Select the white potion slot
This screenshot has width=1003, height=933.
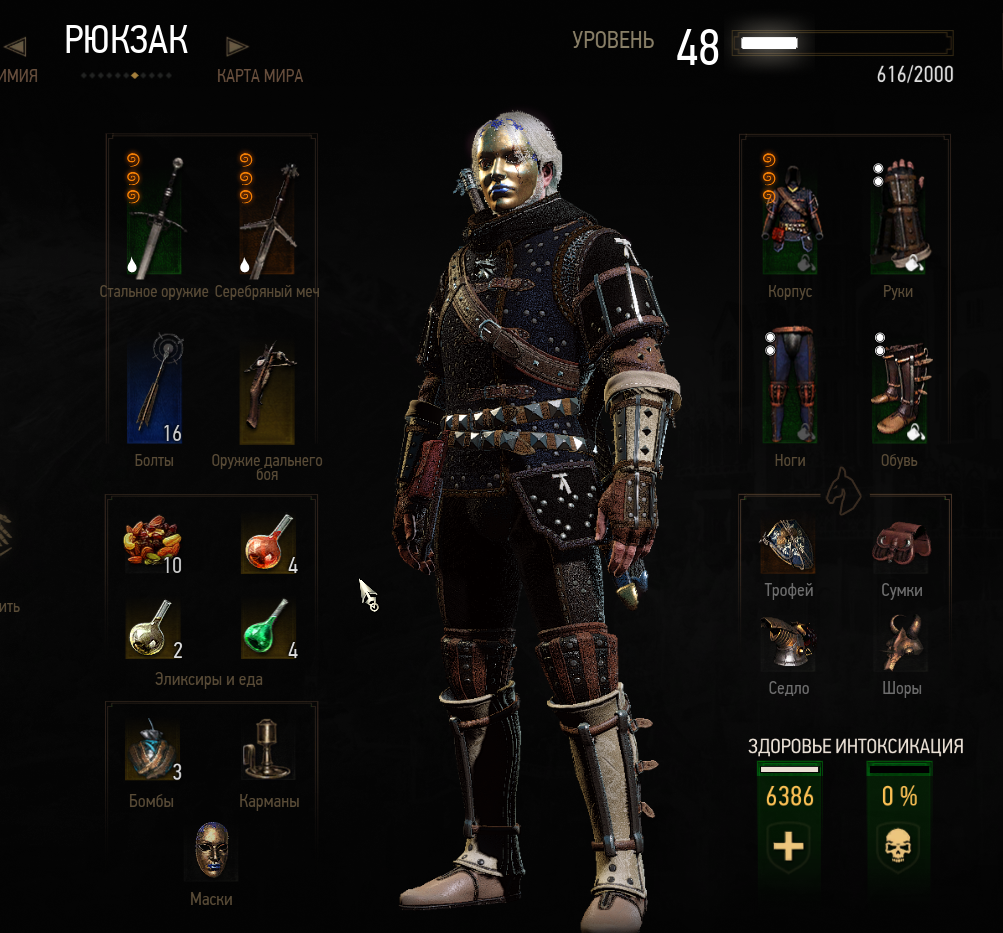click(153, 629)
